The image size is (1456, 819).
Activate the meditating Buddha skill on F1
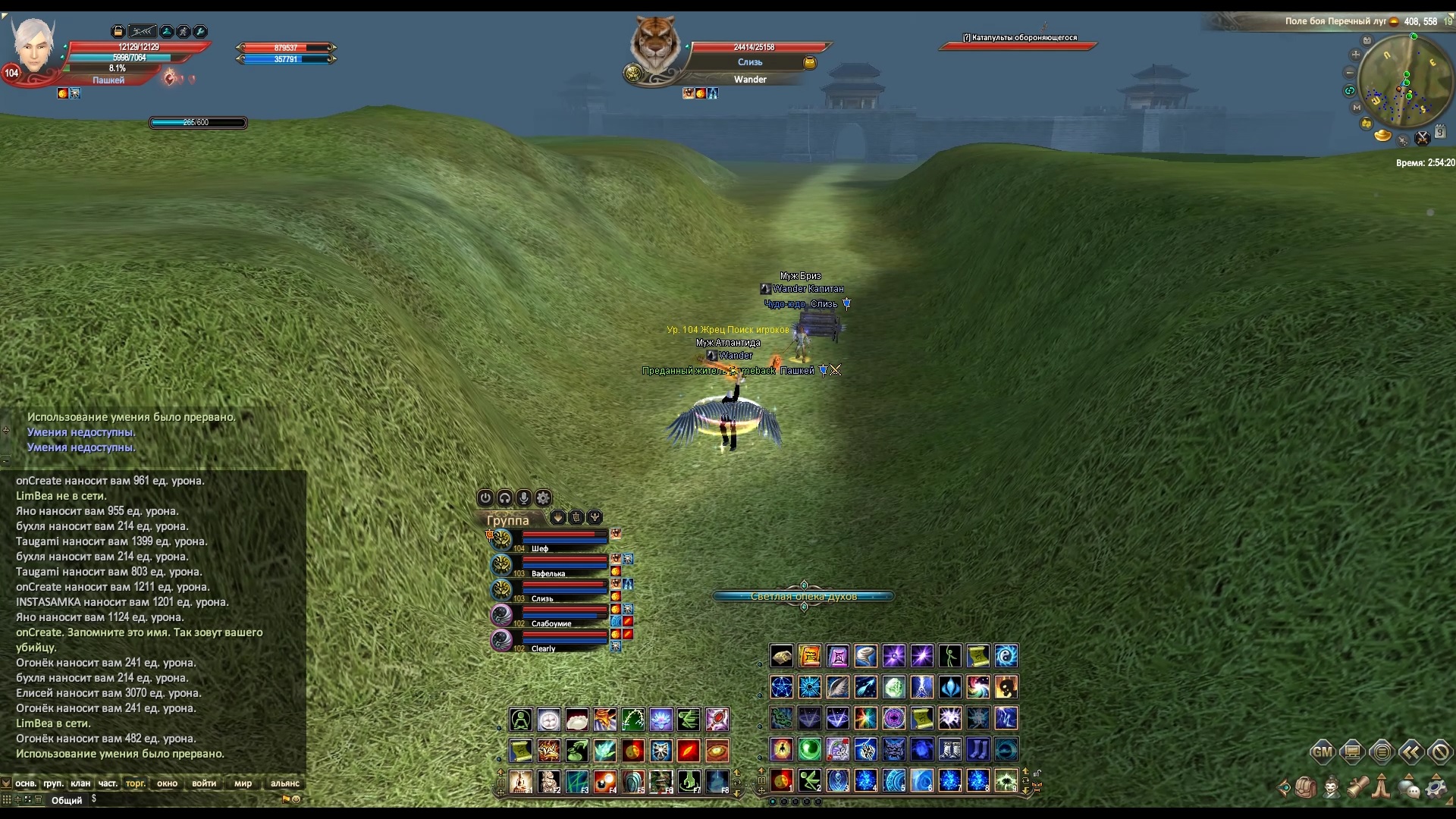(x=521, y=781)
